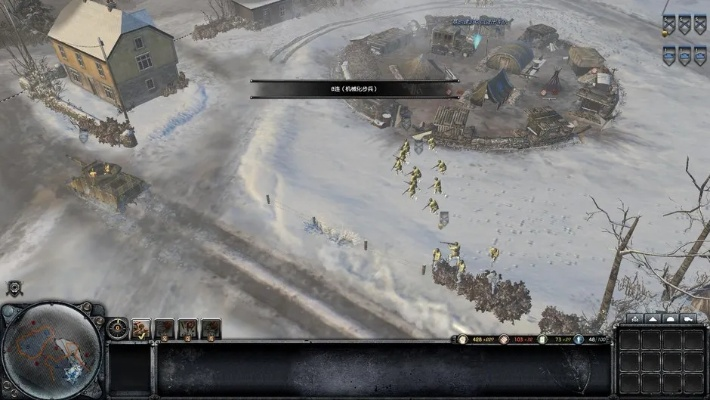
Task: Click the round dial button beside the minimap
Action: pyautogui.click(x=118, y=328)
